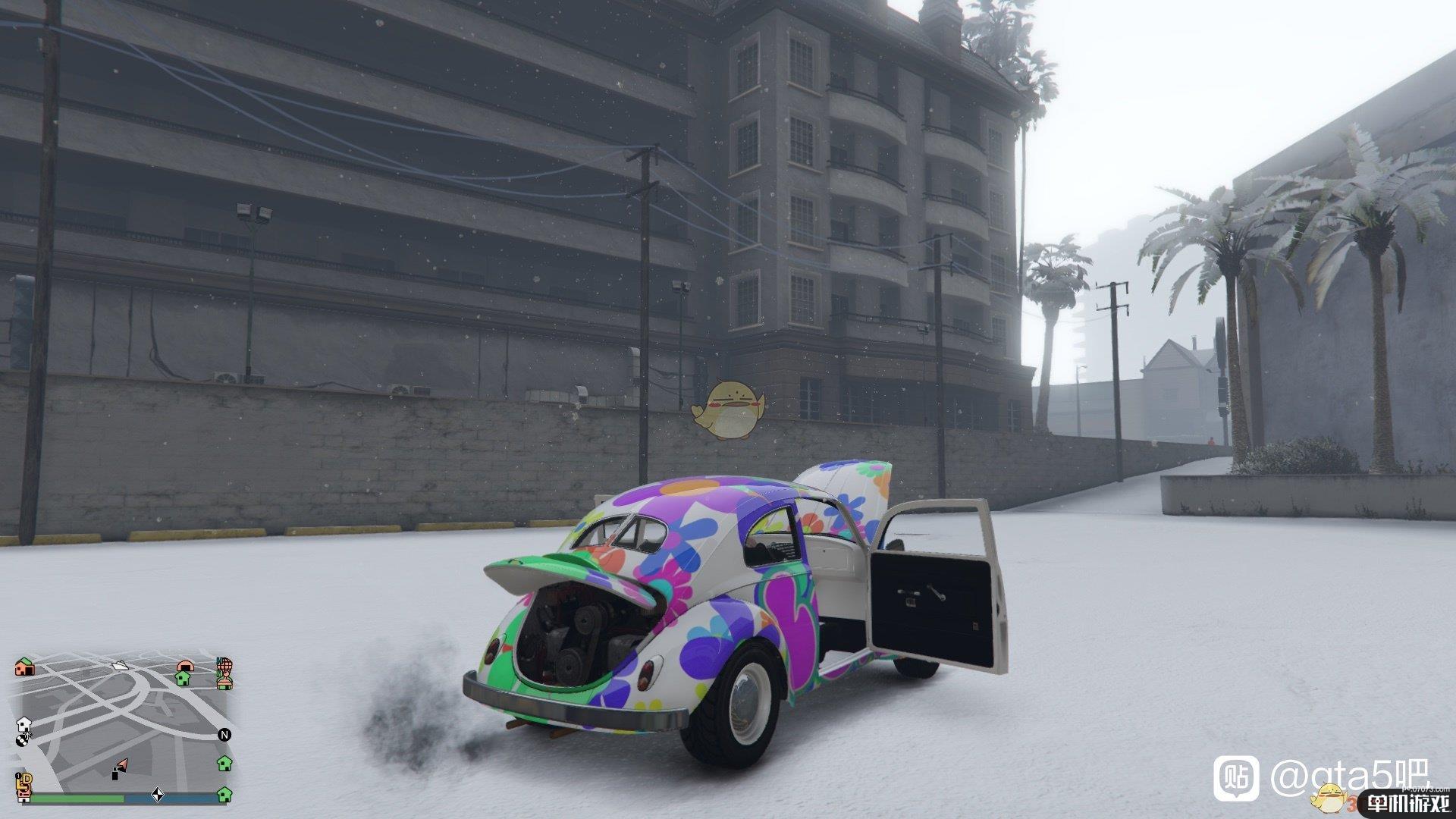Select the green property blip on minimap's right edge
Image resolution: width=1456 pixels, height=819 pixels.
click(x=224, y=763)
